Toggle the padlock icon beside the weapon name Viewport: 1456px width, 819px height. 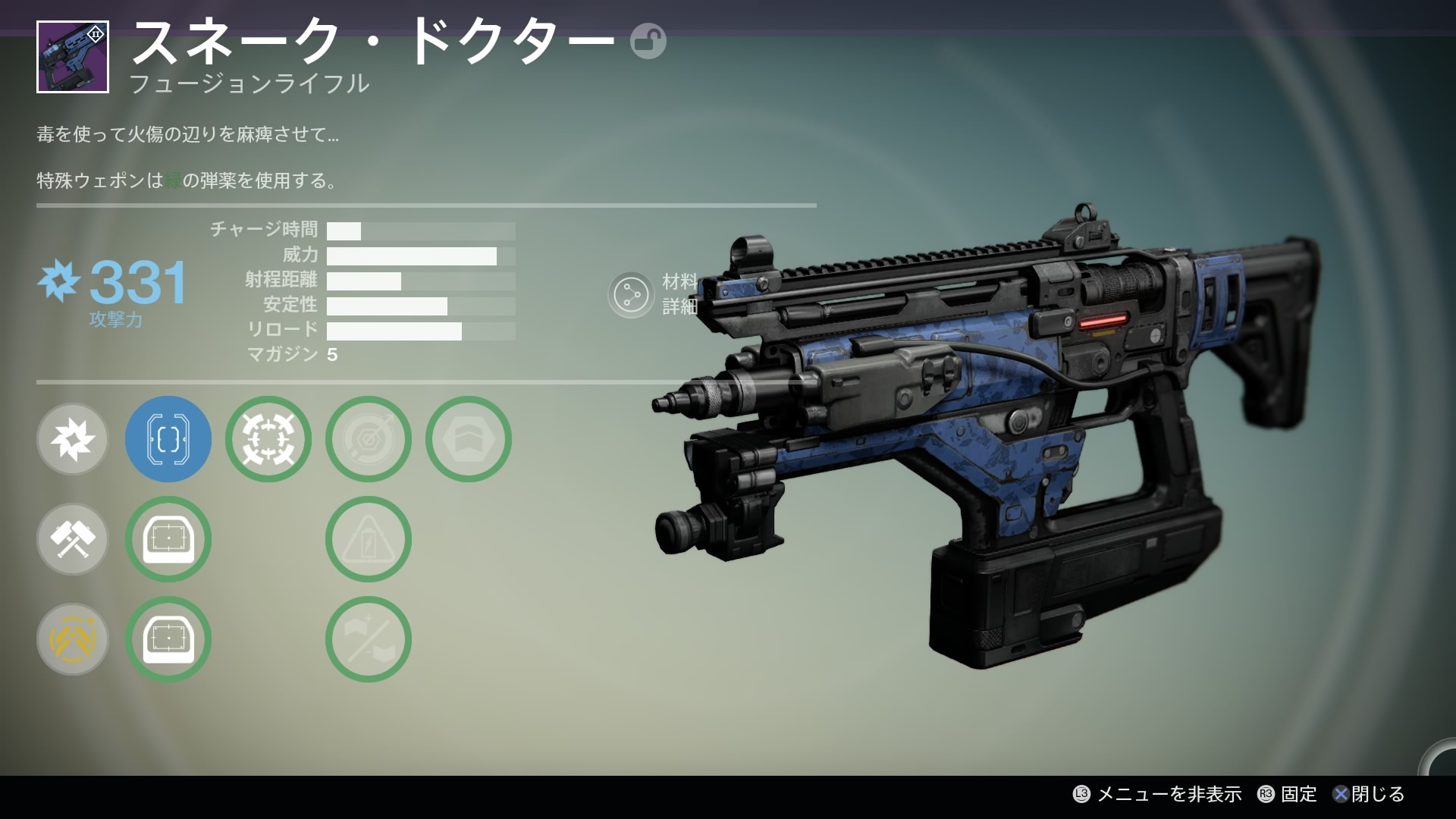(x=648, y=41)
